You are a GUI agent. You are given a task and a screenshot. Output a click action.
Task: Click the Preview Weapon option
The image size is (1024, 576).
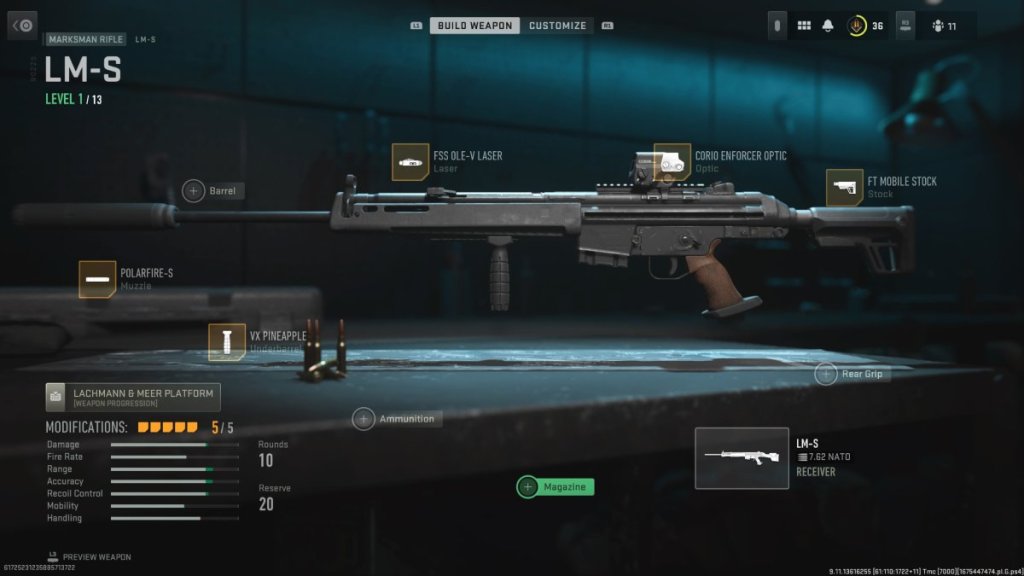(x=90, y=557)
